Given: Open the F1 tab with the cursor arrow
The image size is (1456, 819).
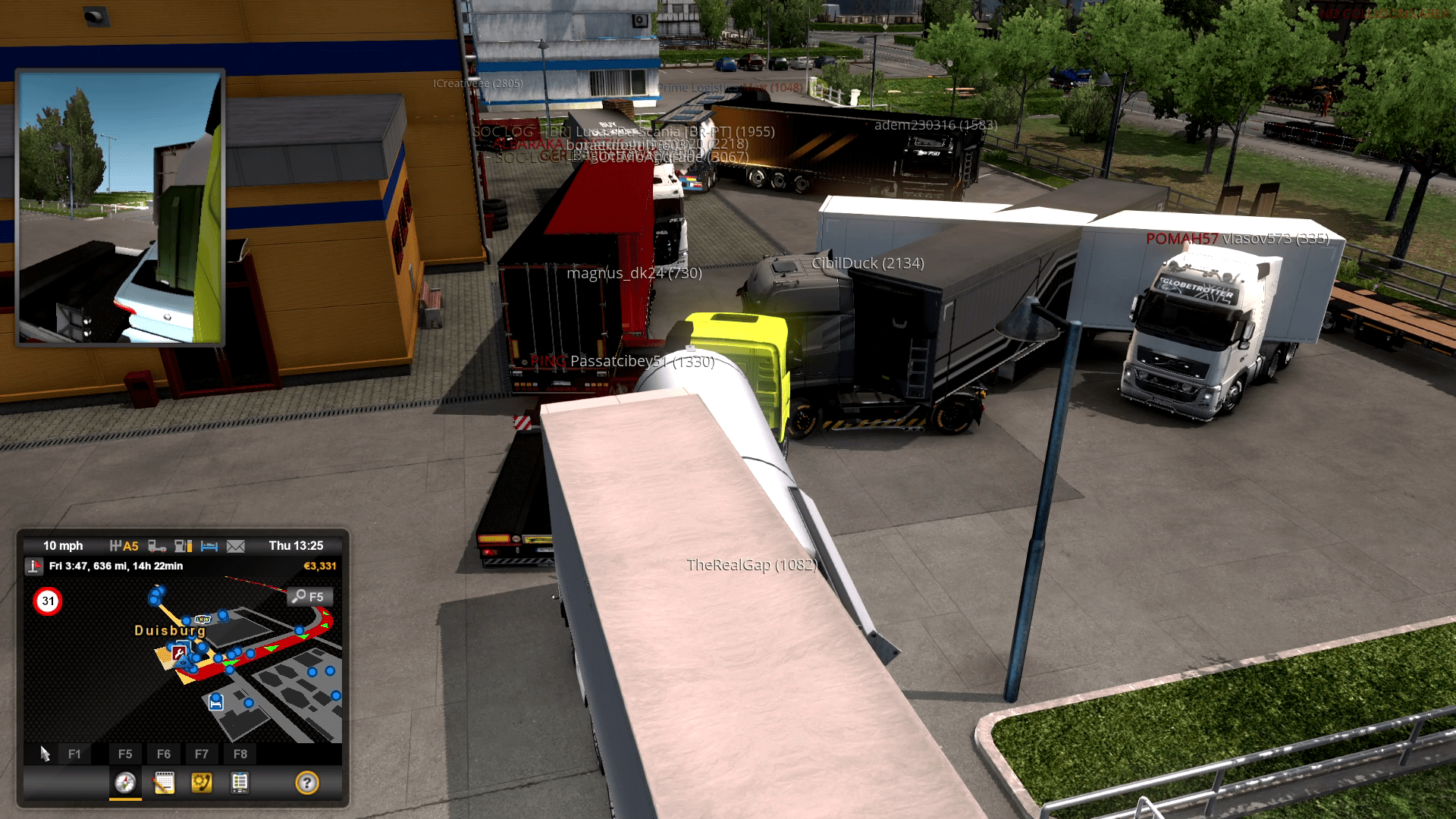Looking at the screenshot, I should pos(74,754).
